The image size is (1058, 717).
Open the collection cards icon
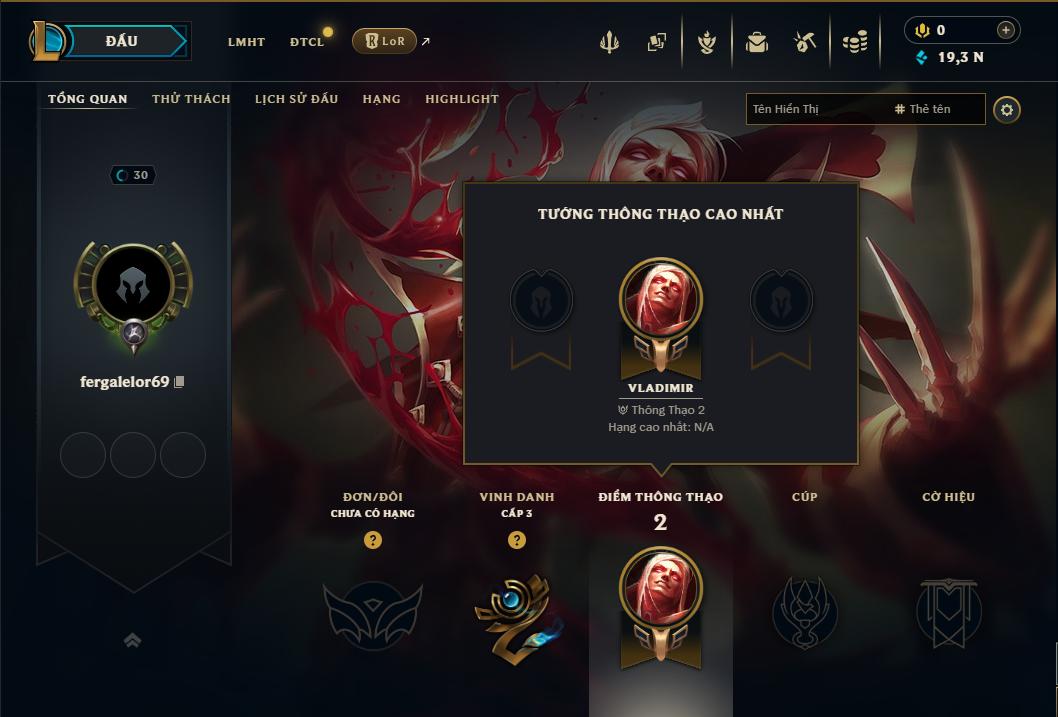[x=657, y=42]
